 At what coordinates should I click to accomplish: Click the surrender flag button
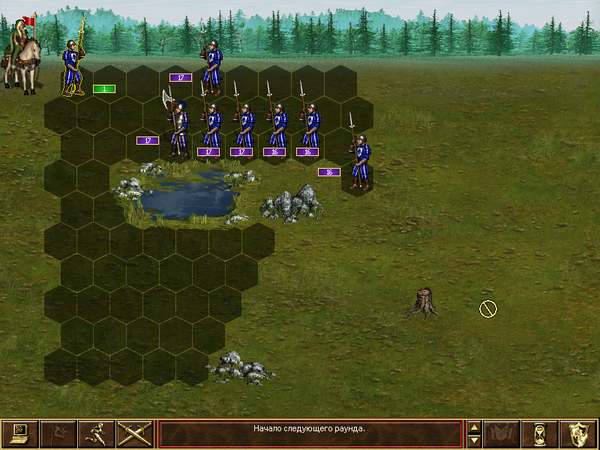pyautogui.click(x=57, y=434)
